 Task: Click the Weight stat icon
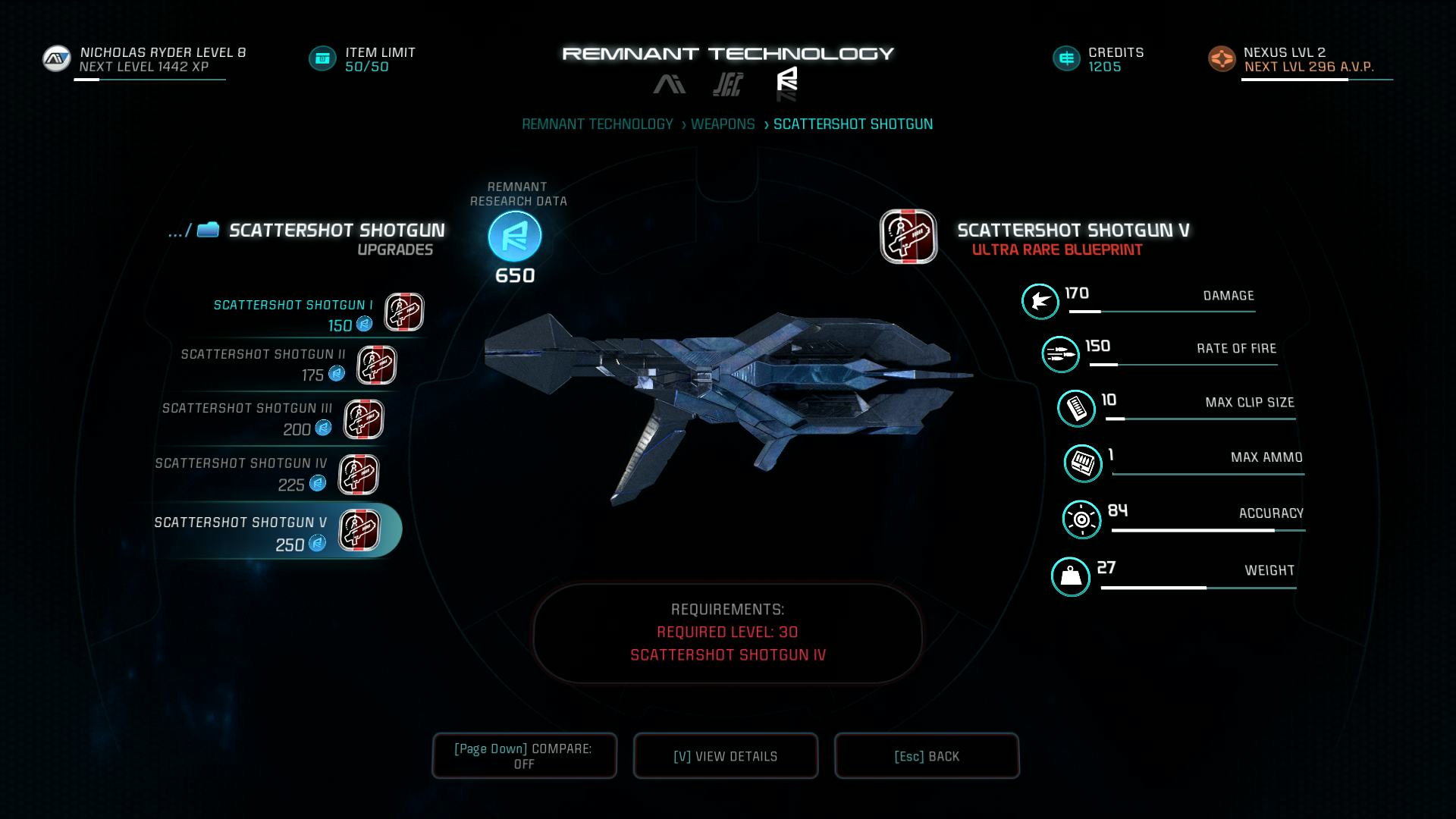pos(1072,576)
